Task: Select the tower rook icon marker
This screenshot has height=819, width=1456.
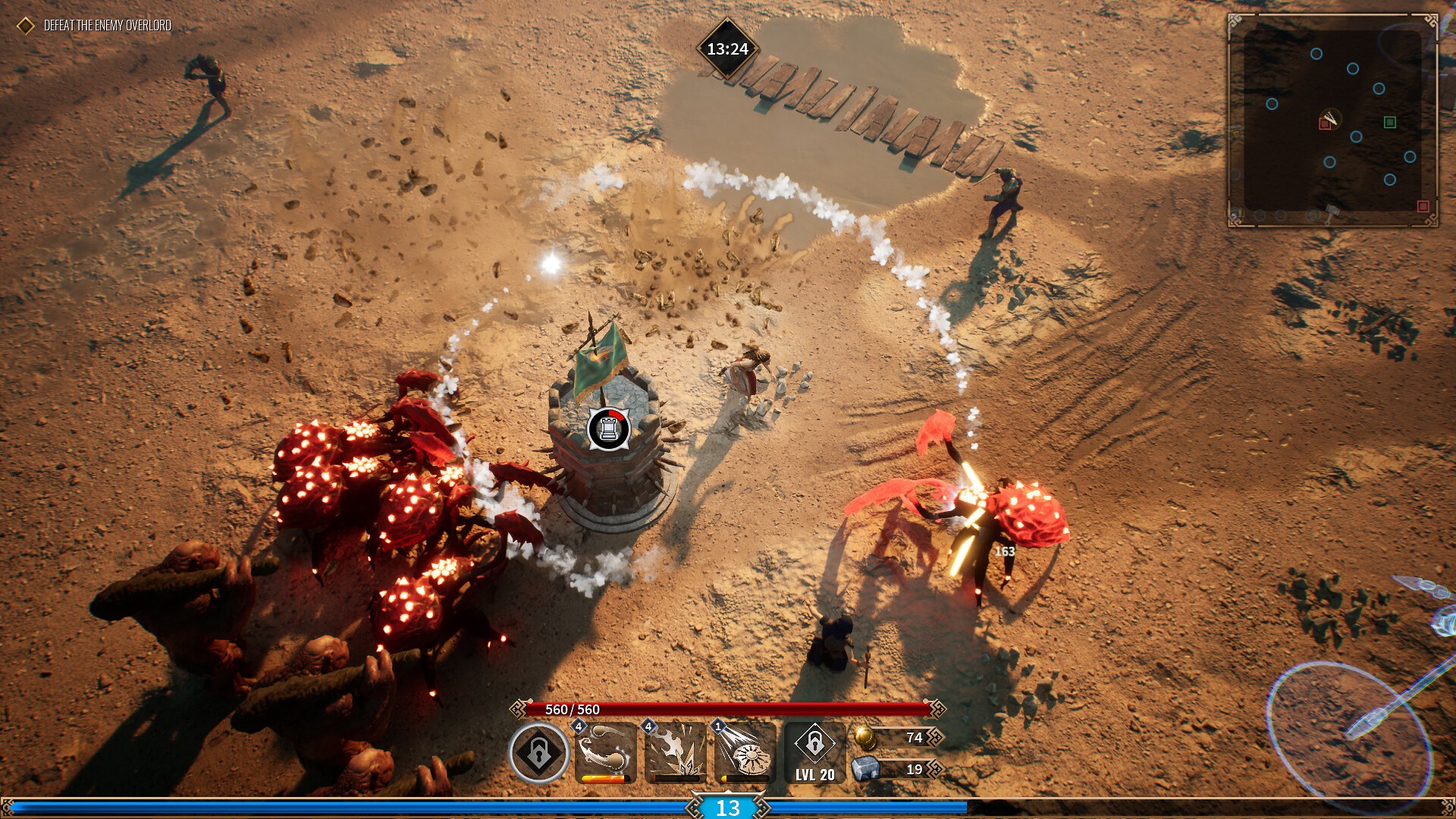Action: (608, 428)
